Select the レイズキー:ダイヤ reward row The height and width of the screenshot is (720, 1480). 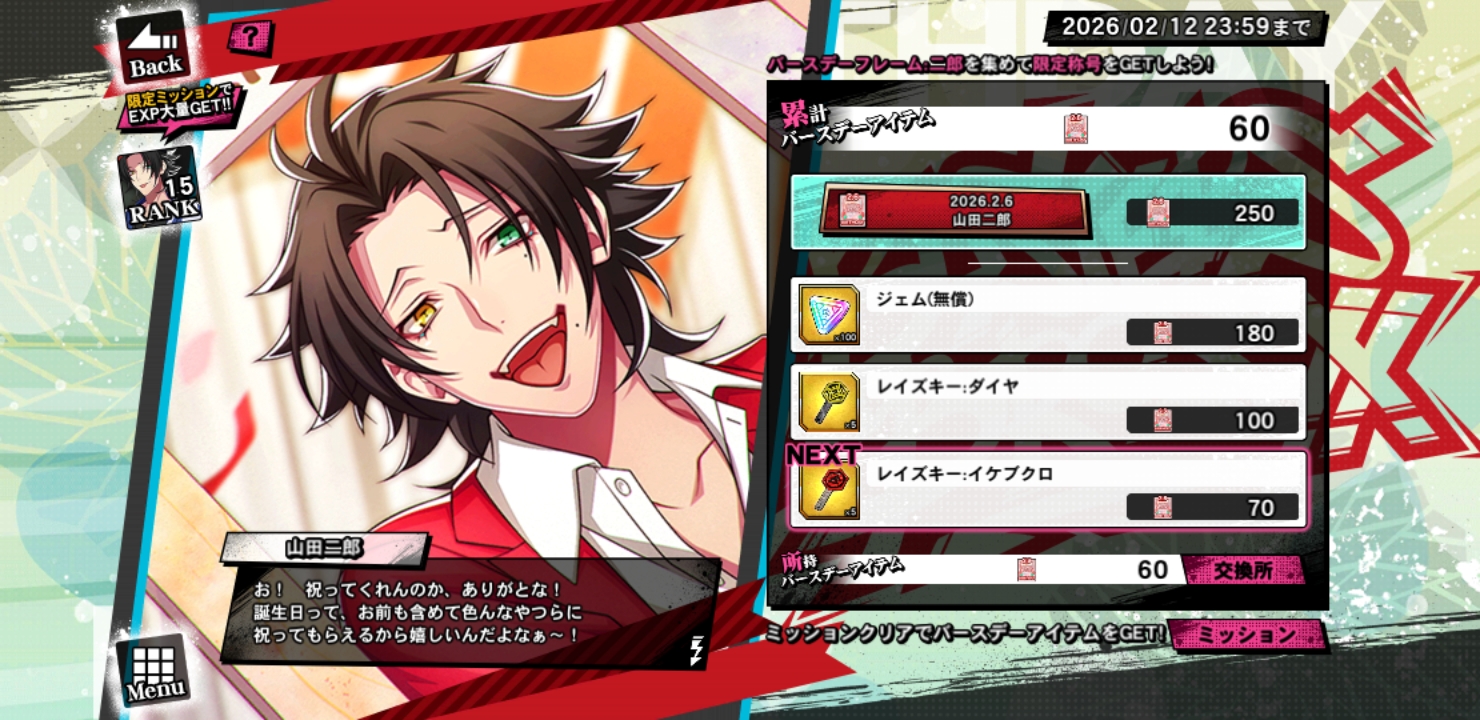tap(1048, 402)
